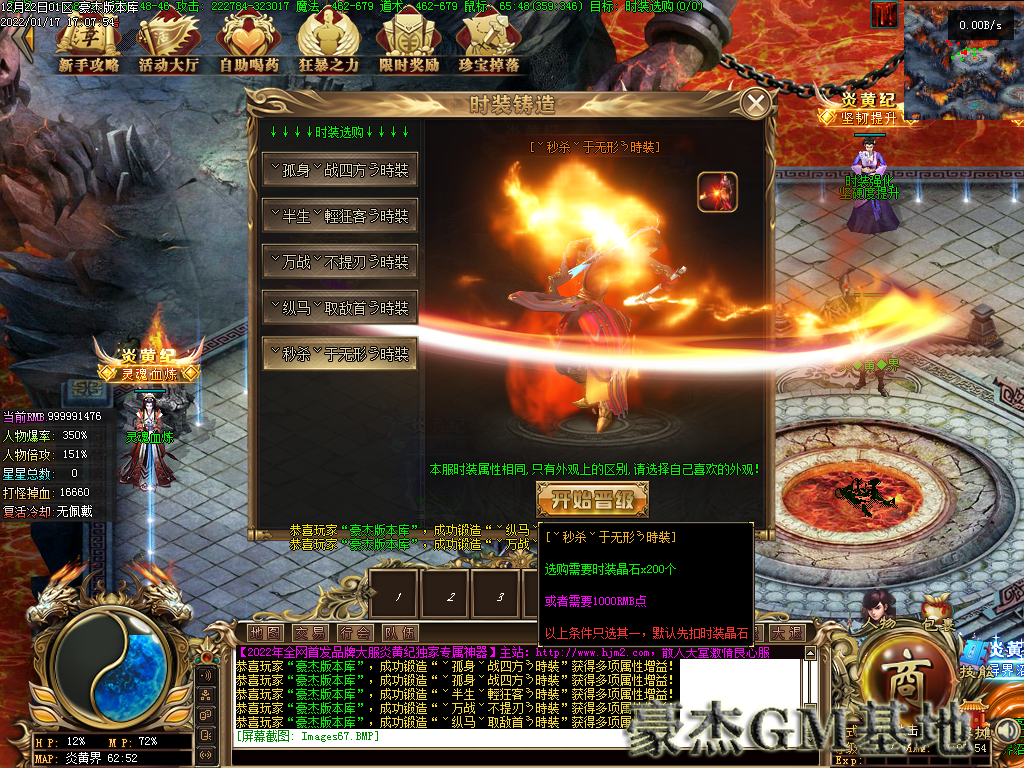Select the 孤身战四方 costume option
Screen dimensions: 1024x768
339,170
